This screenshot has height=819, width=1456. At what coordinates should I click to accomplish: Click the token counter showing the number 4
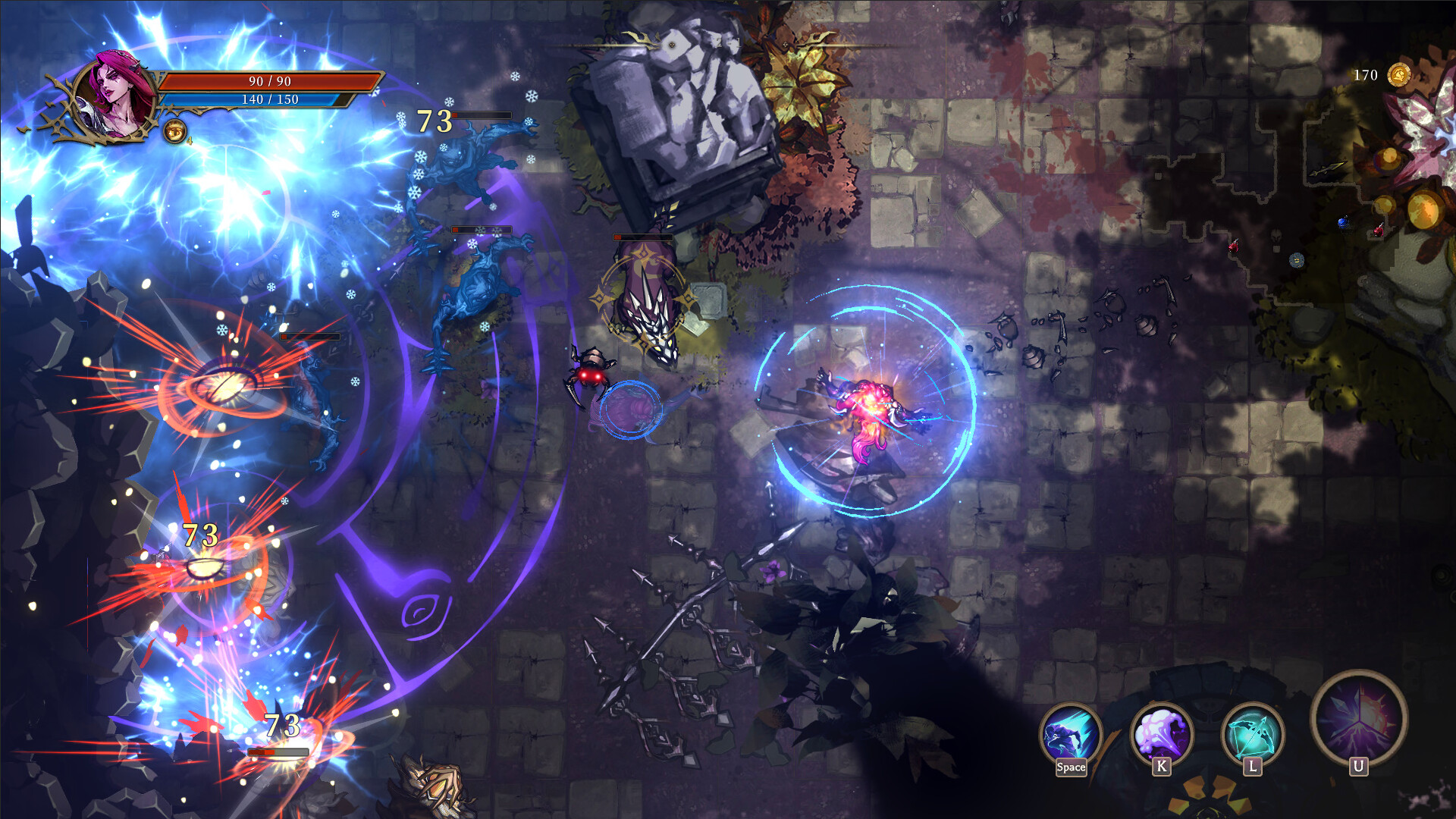190,140
